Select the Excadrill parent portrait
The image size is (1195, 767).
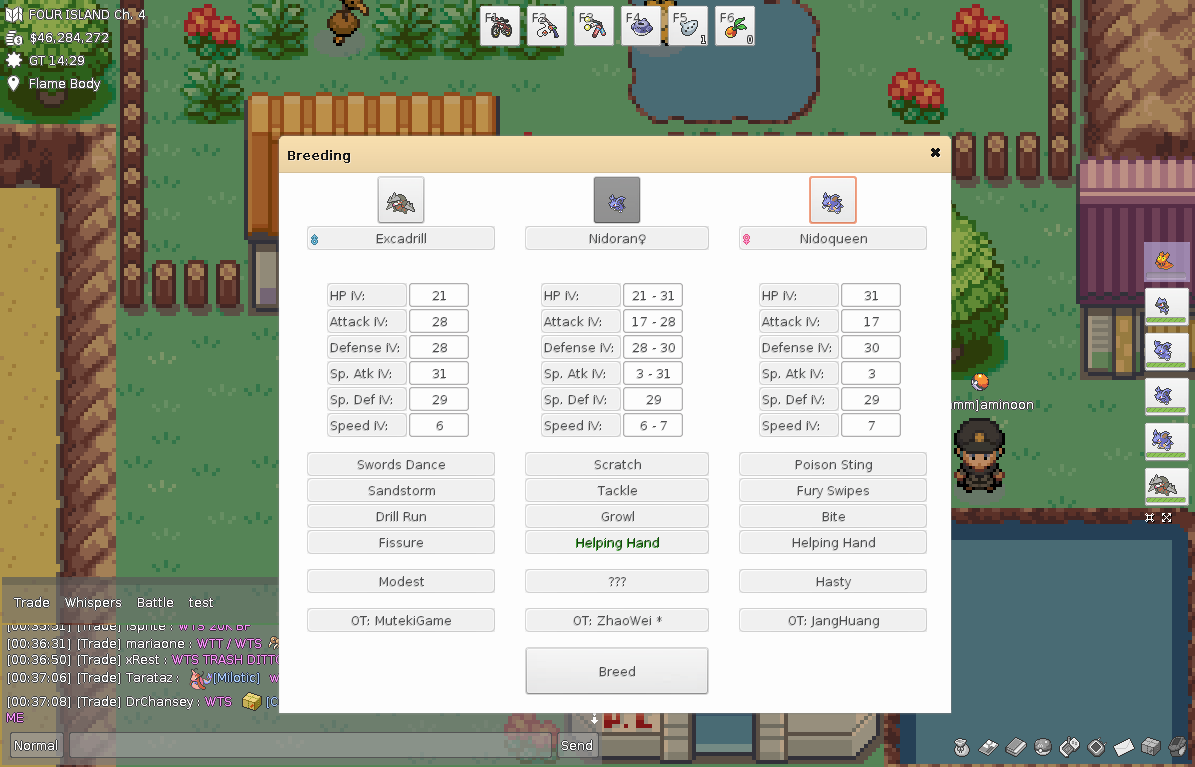401,200
